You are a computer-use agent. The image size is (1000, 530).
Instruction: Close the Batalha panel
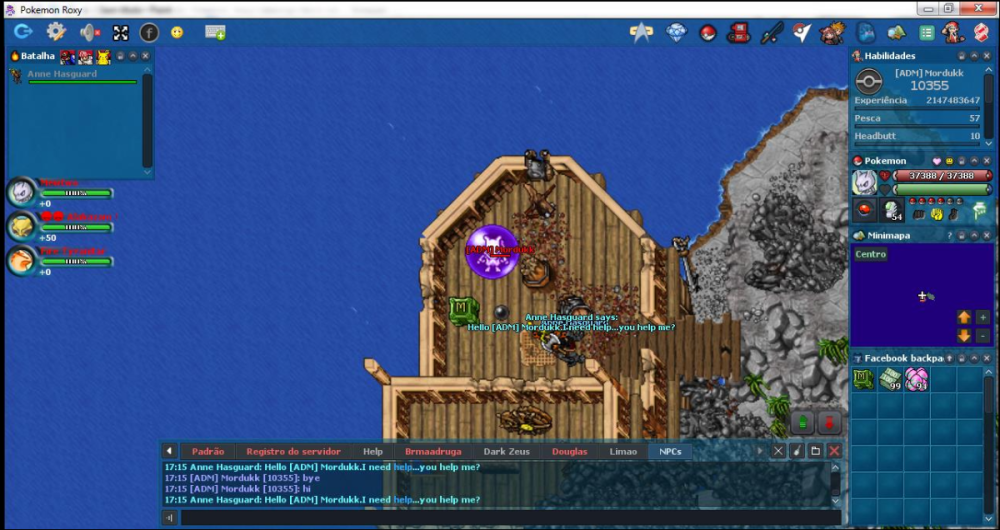coord(146,56)
